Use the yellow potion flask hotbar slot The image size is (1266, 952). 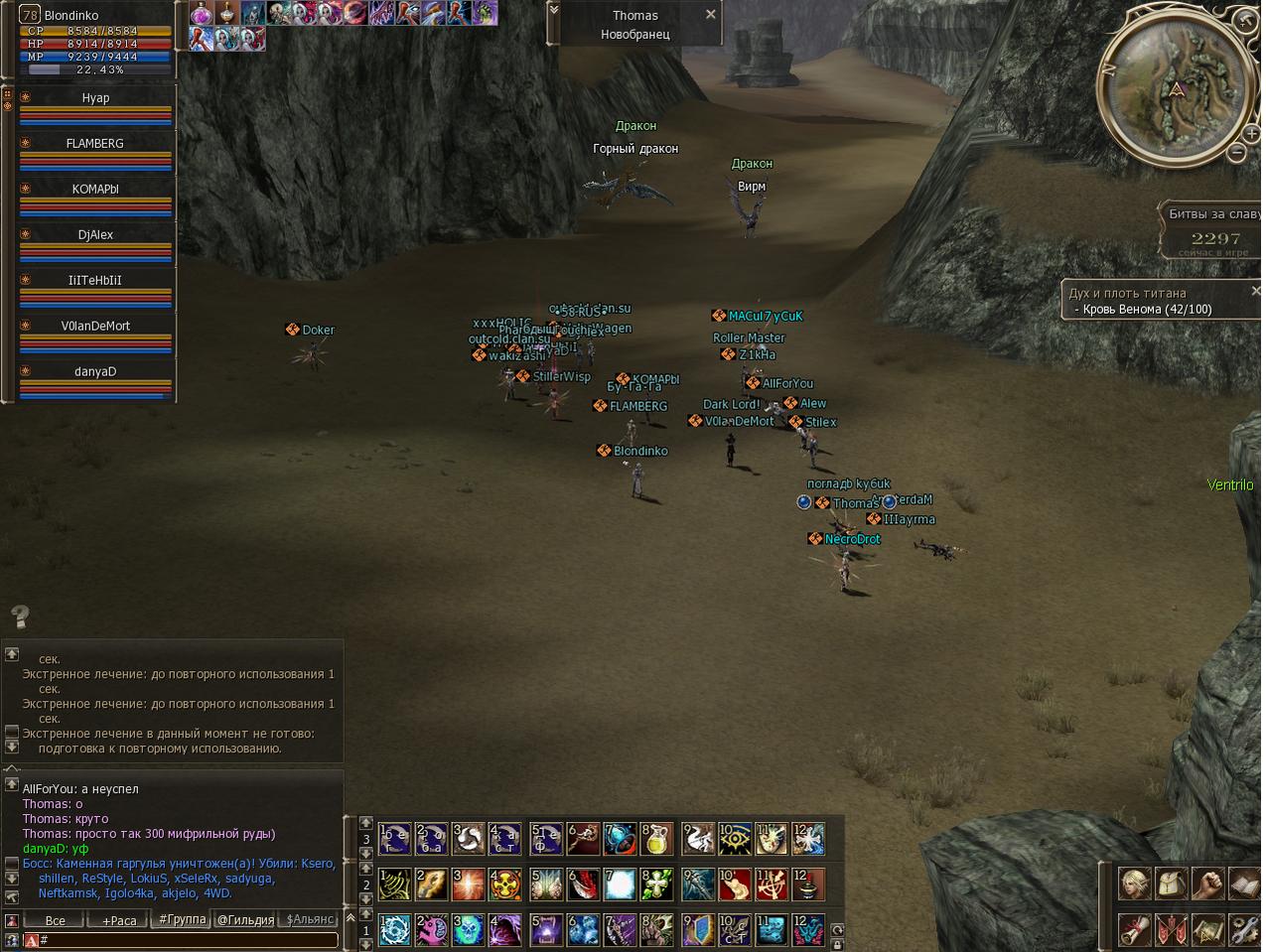pos(656,839)
